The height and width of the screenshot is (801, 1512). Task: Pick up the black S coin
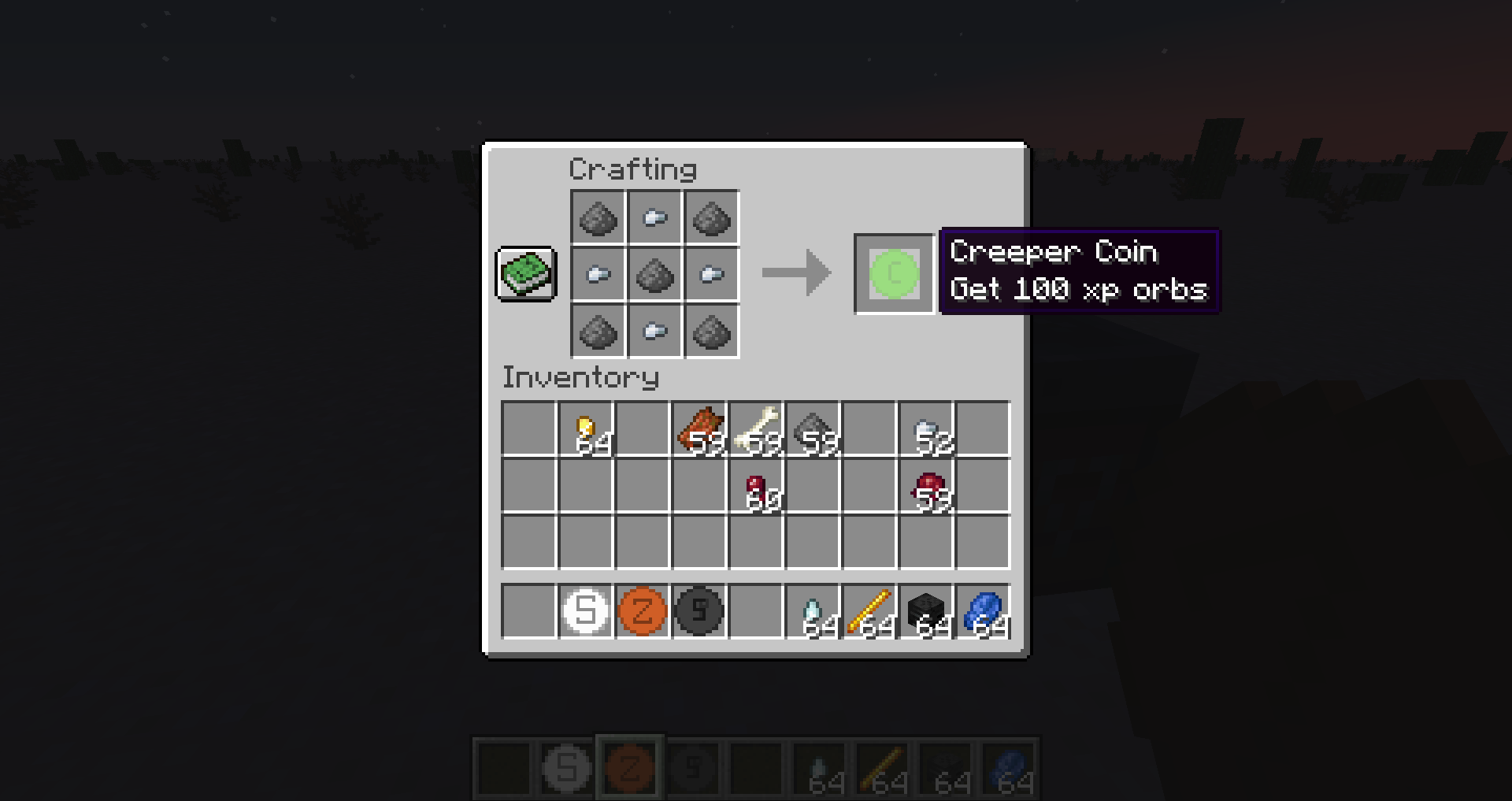coord(699,610)
